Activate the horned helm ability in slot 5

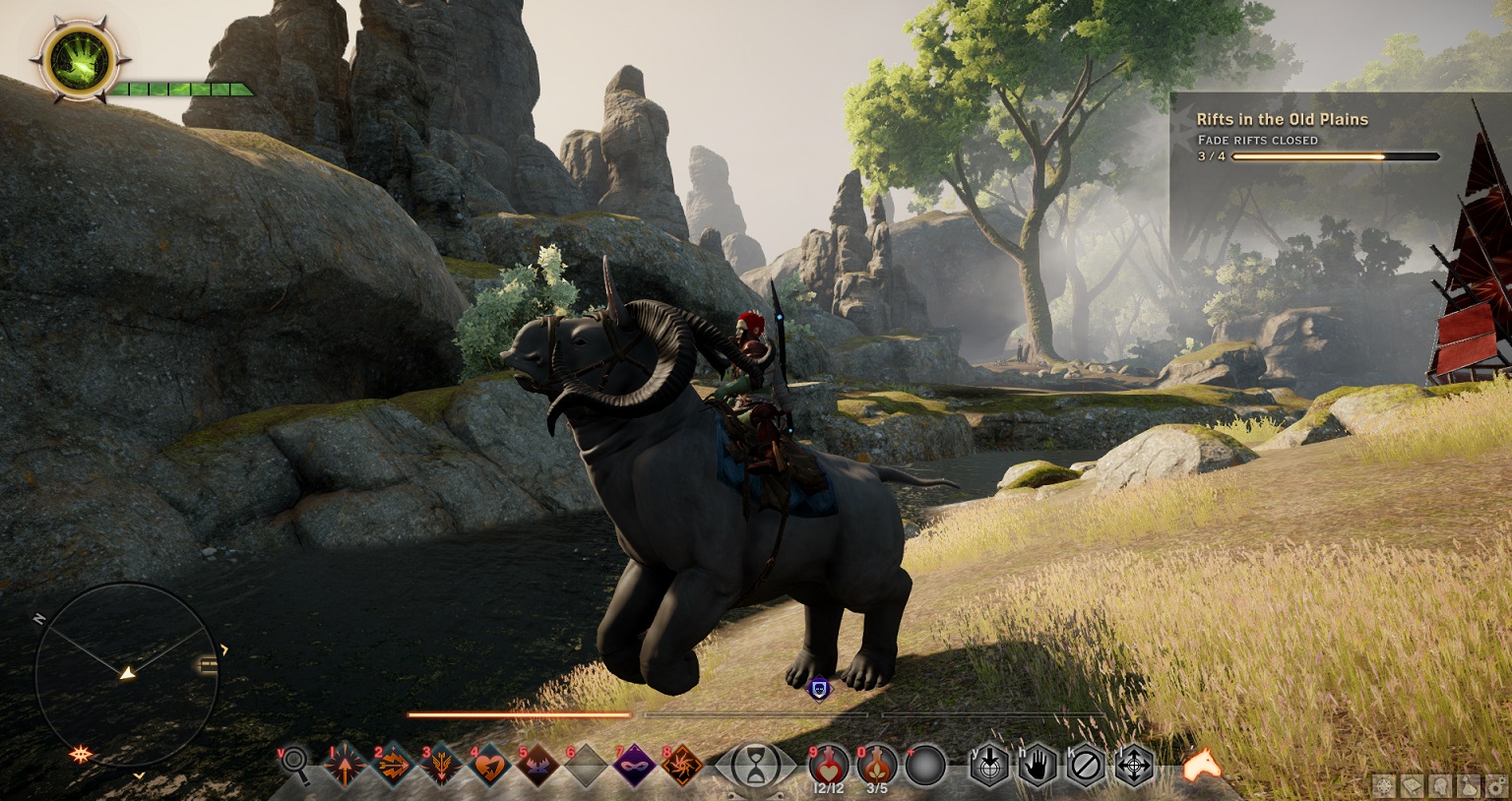[537, 765]
